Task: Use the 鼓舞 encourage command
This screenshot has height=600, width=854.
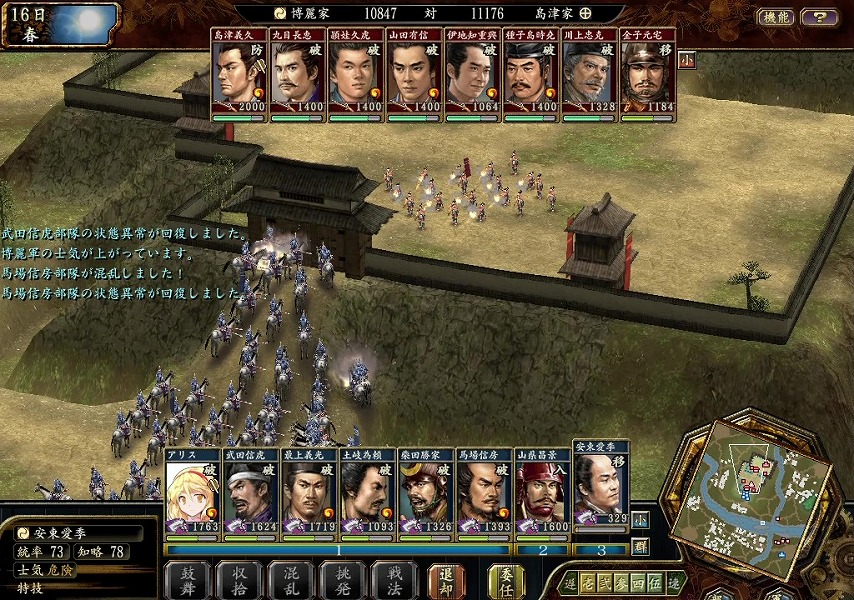Action: point(187,581)
